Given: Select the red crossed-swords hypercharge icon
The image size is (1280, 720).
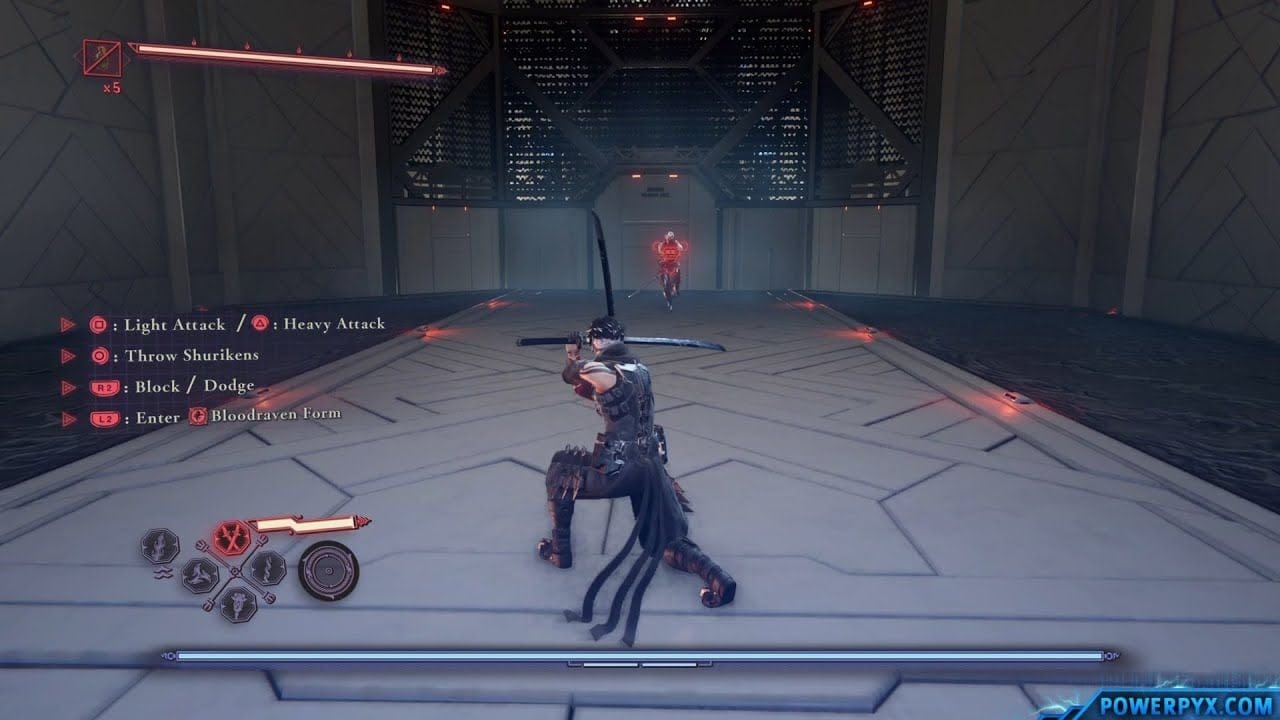Looking at the screenshot, I should (232, 537).
